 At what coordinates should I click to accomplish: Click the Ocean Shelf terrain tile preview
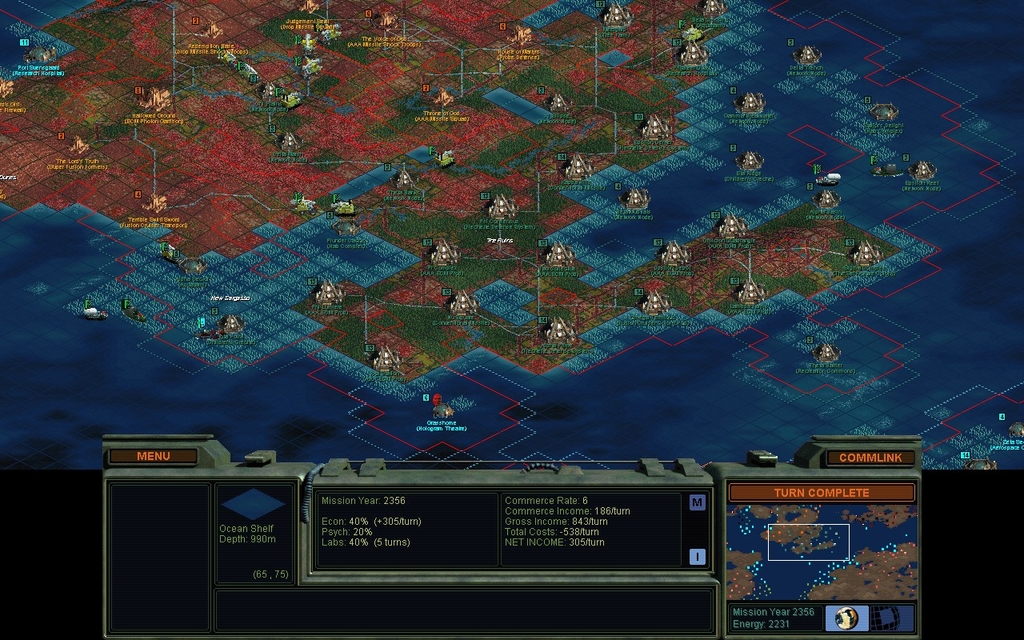click(x=252, y=504)
